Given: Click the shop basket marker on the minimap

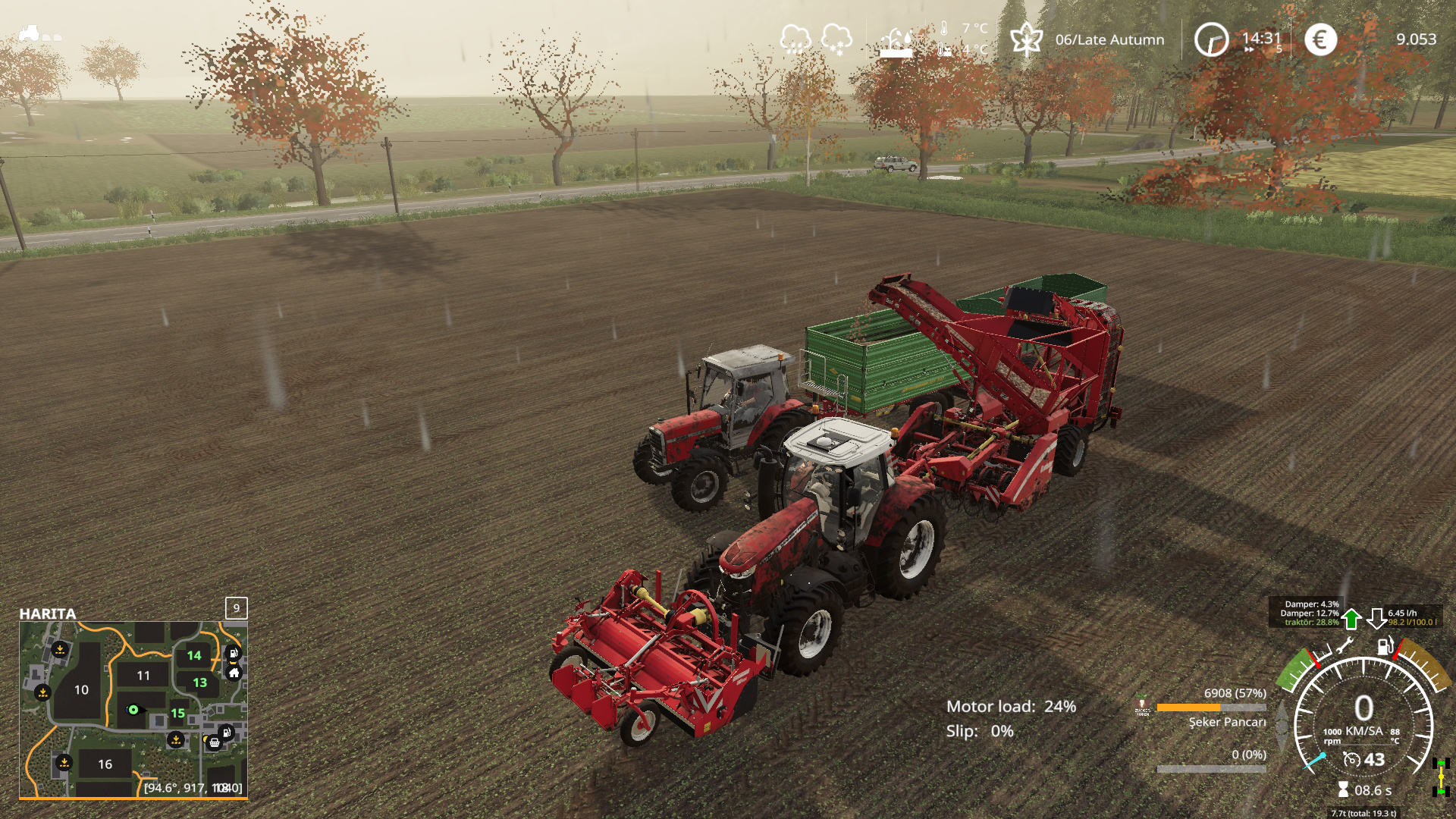Looking at the screenshot, I should [x=214, y=743].
